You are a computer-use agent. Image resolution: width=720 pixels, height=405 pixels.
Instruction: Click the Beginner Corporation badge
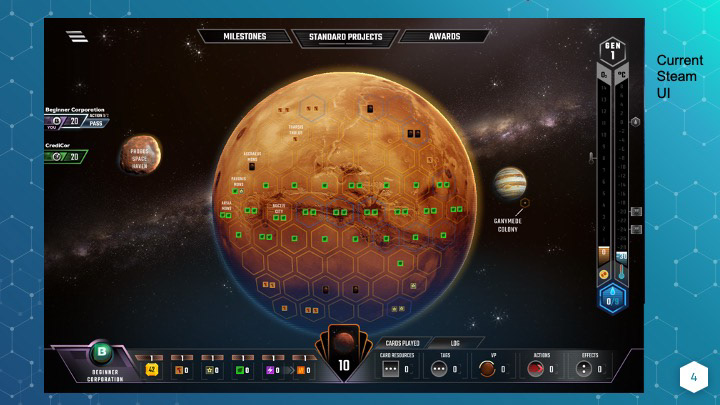pyautogui.click(x=100, y=353)
